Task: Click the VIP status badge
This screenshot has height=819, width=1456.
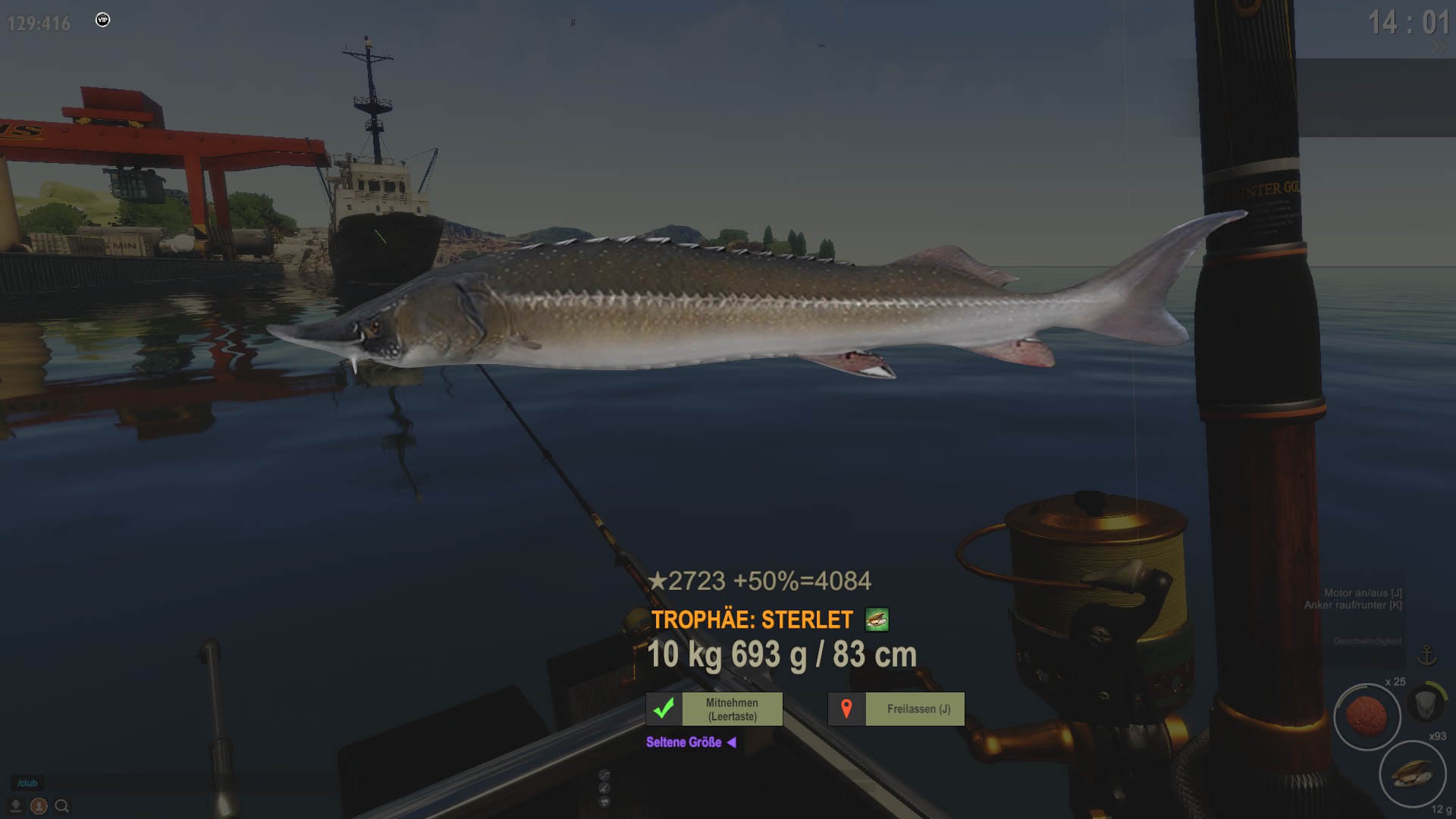Action: pyautogui.click(x=103, y=20)
